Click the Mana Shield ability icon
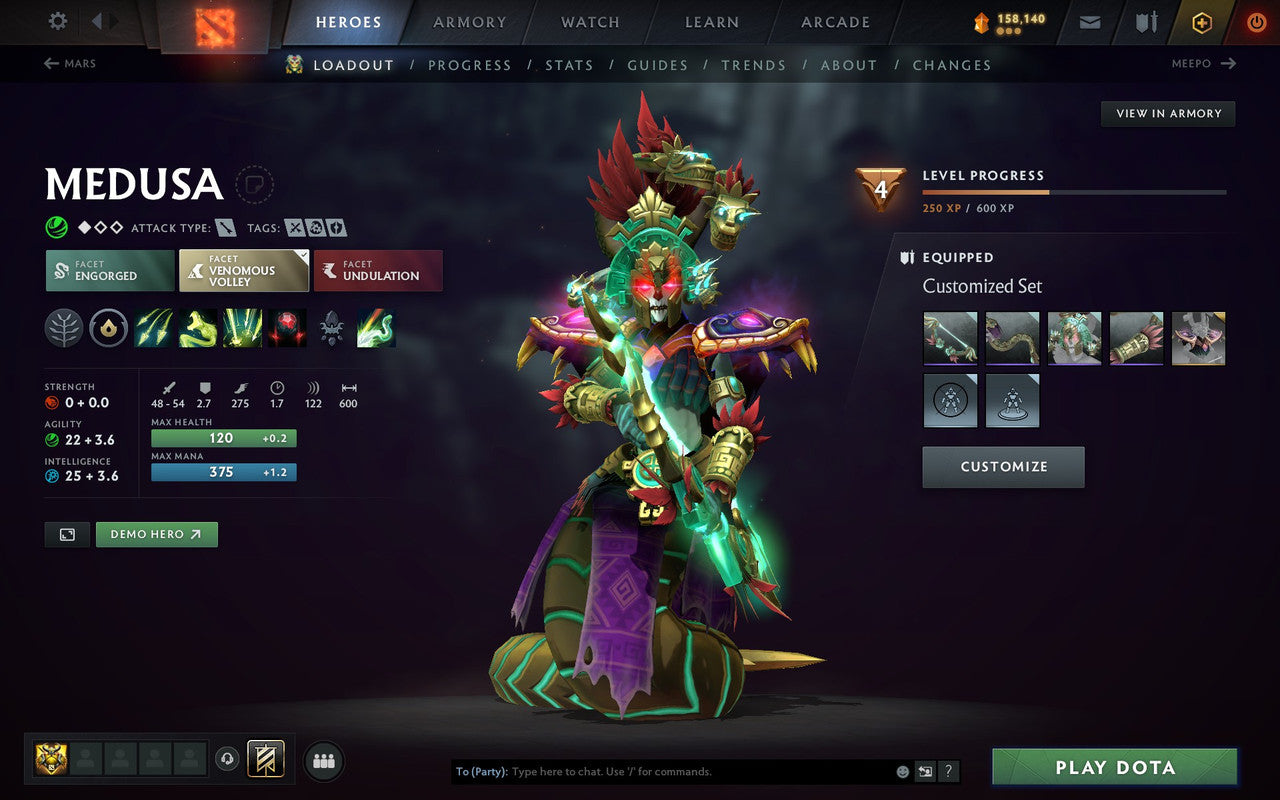This screenshot has height=800, width=1280. 241,328
